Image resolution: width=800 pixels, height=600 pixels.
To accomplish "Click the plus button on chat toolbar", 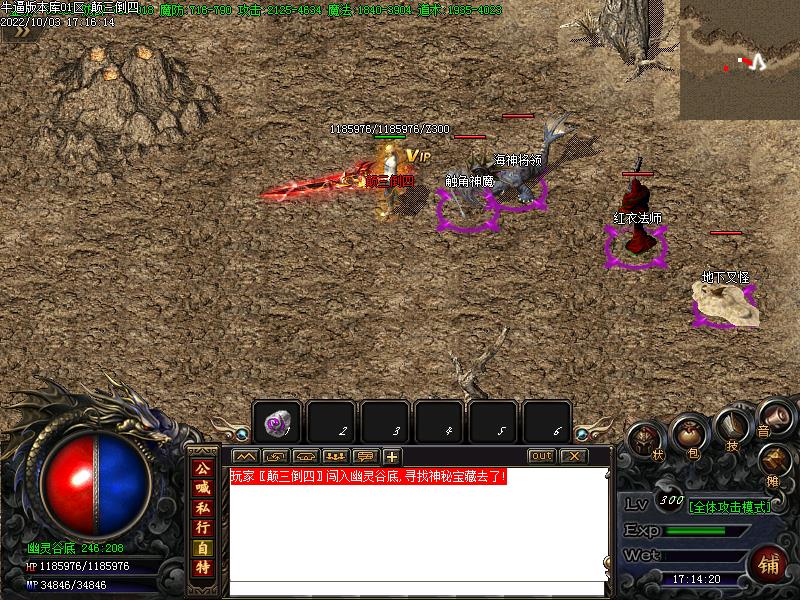I will click(x=392, y=456).
